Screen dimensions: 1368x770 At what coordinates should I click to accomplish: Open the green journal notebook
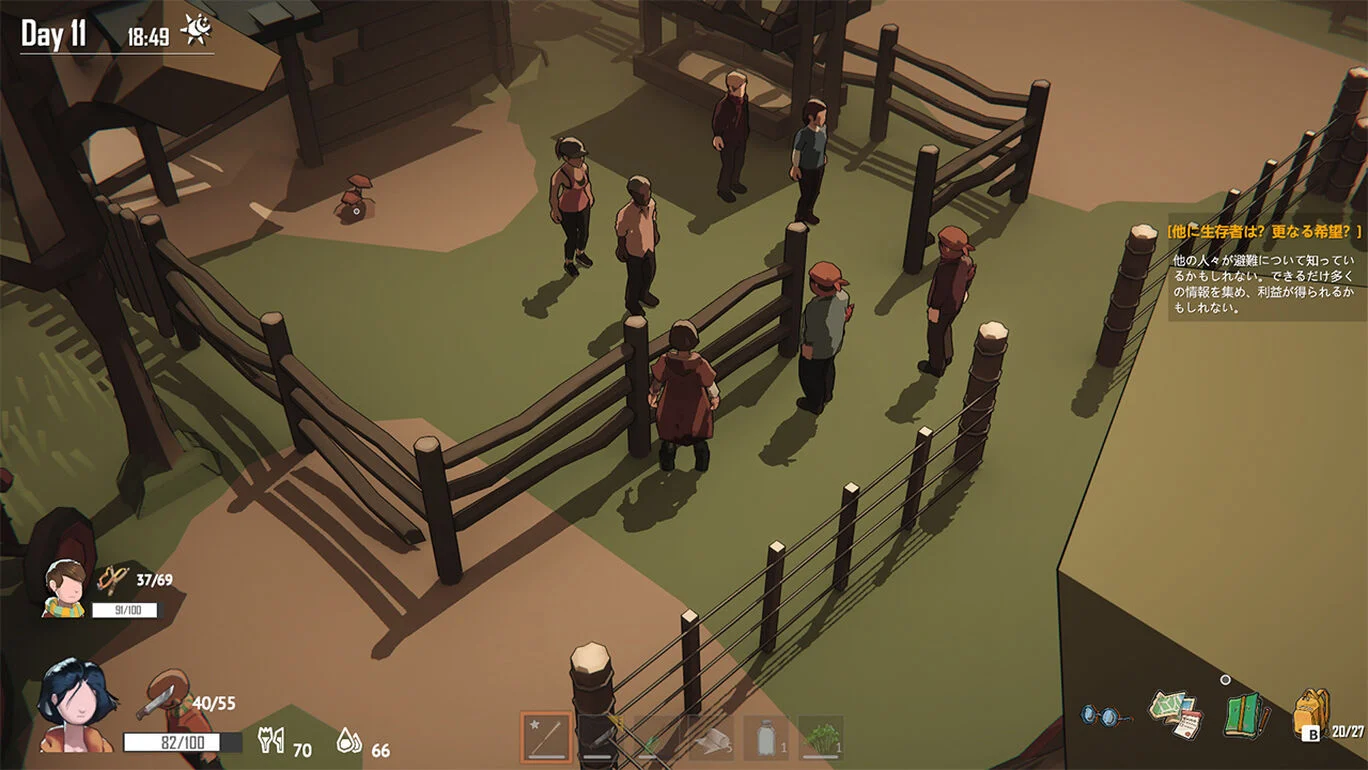(1246, 715)
